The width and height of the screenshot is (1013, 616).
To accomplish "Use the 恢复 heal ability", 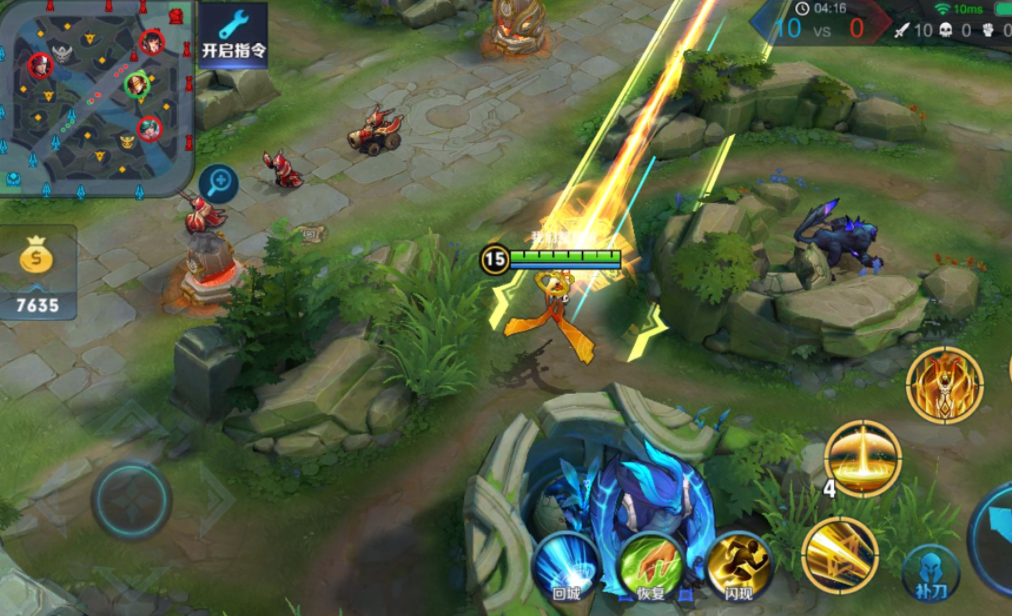I will click(x=651, y=565).
